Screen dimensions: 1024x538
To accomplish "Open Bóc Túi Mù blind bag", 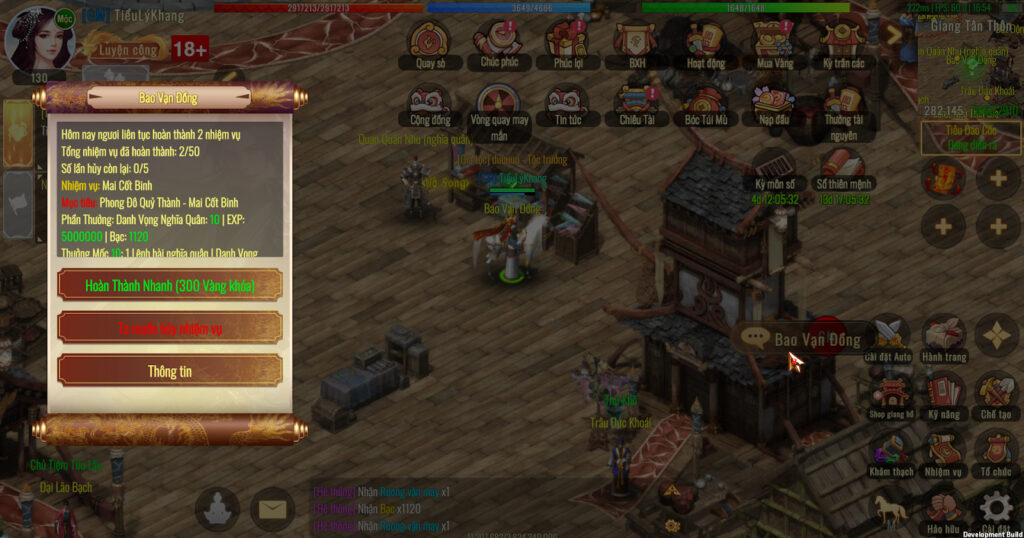I will click(x=705, y=101).
